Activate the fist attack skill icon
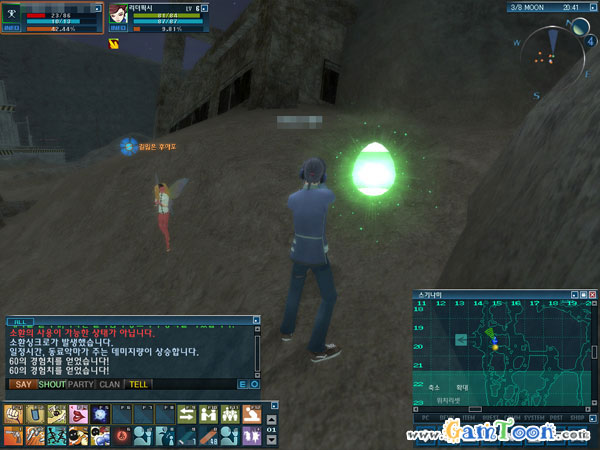The height and width of the screenshot is (450, 600). click(14, 413)
